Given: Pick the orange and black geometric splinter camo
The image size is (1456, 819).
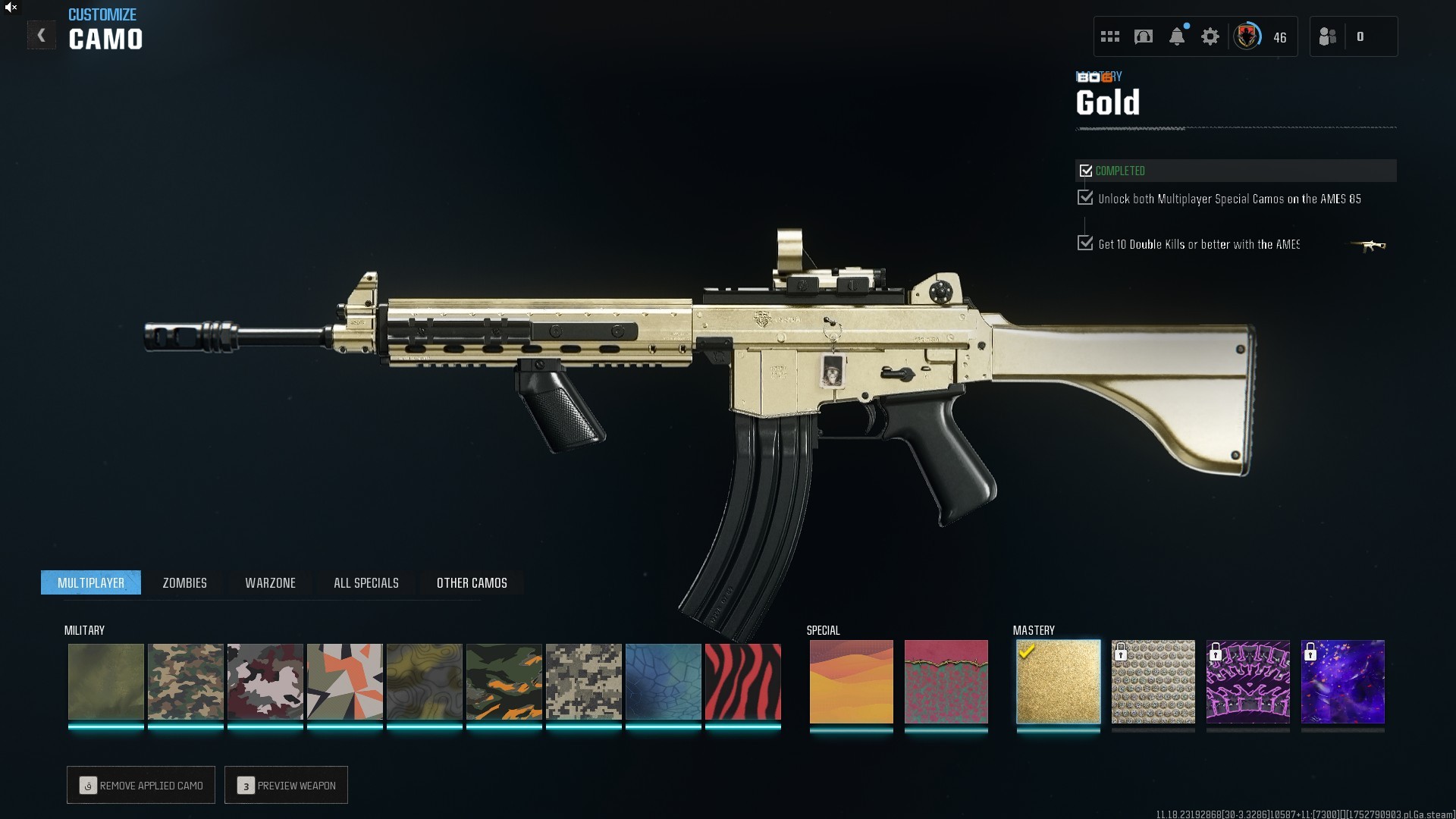Looking at the screenshot, I should pyautogui.click(x=344, y=682).
